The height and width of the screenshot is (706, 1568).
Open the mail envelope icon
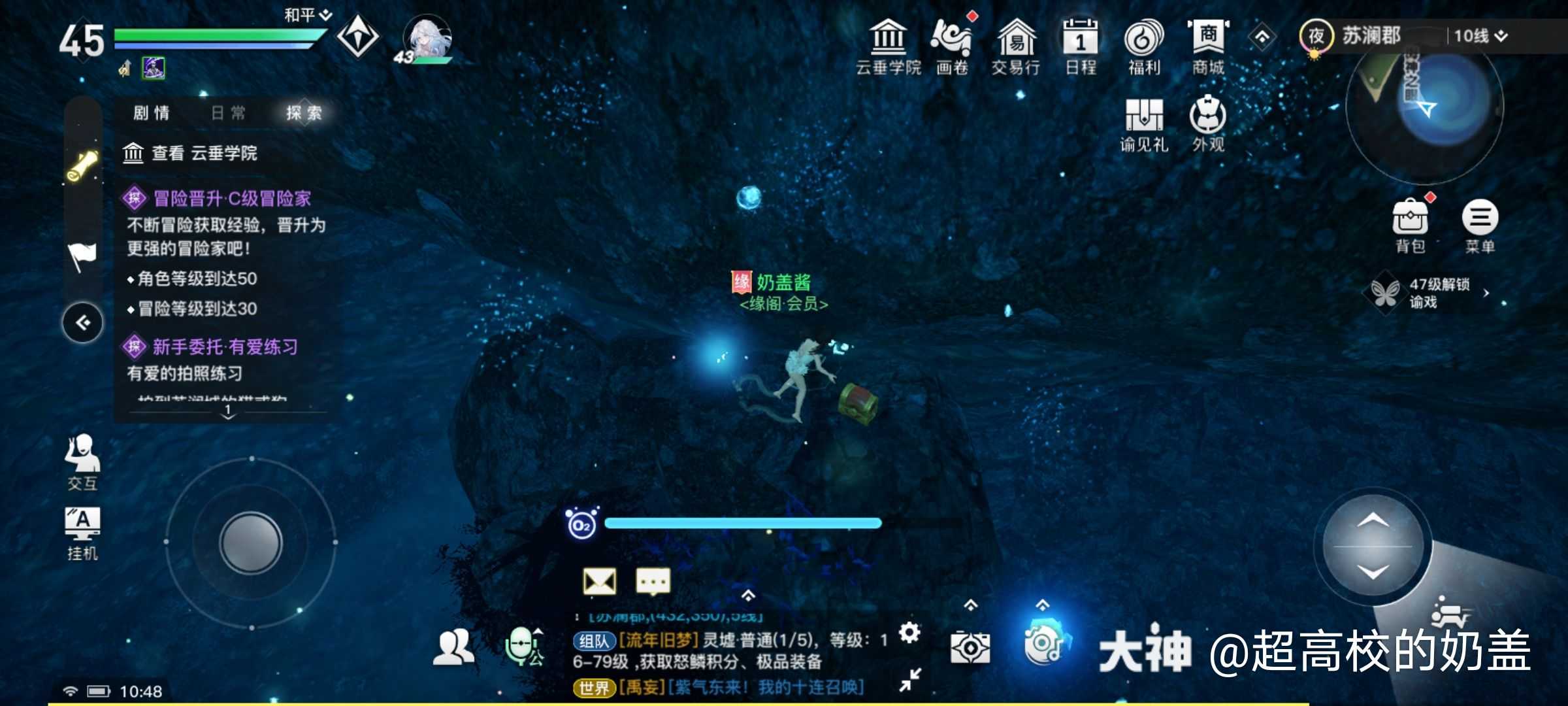tap(599, 580)
